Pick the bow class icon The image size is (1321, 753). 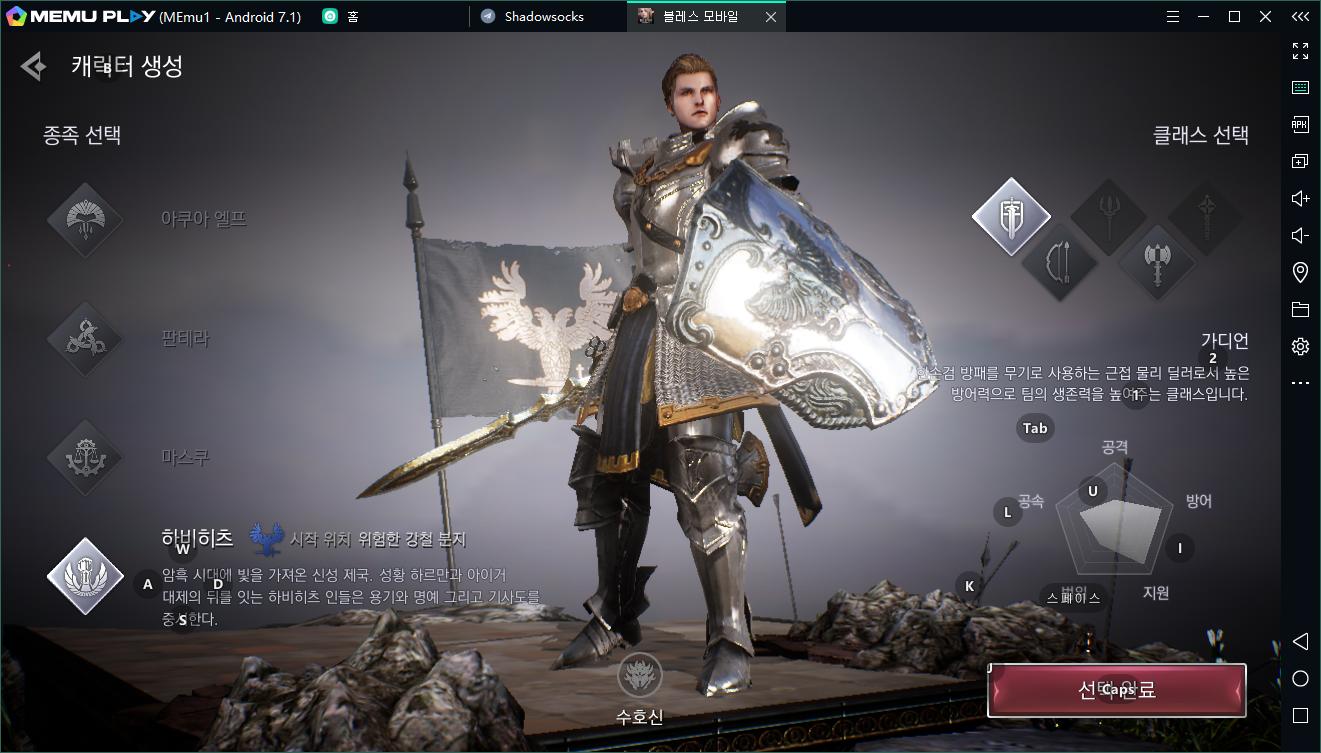click(1060, 264)
